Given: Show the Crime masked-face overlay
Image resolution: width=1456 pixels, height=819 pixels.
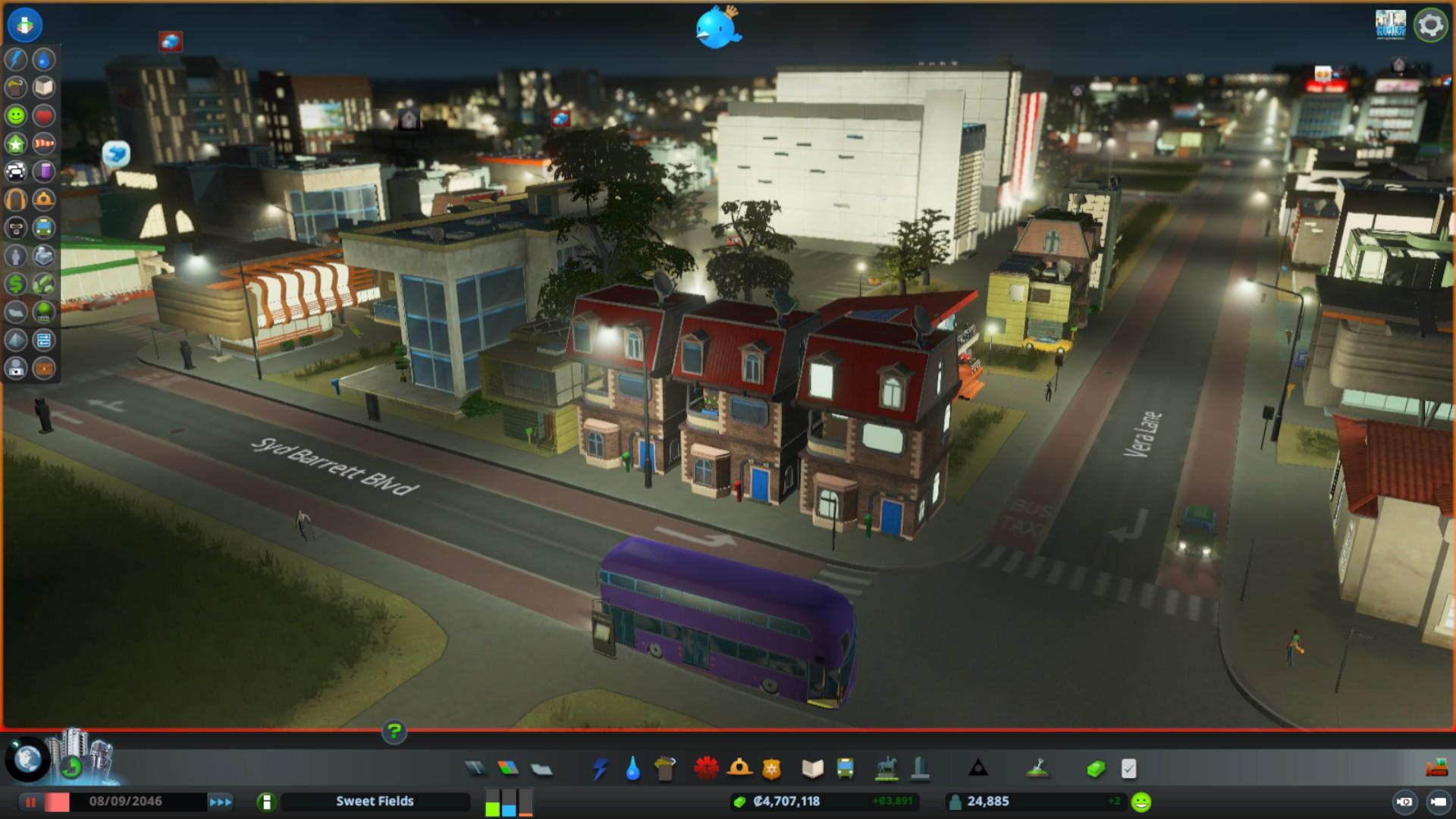Looking at the screenshot, I should (x=16, y=227).
